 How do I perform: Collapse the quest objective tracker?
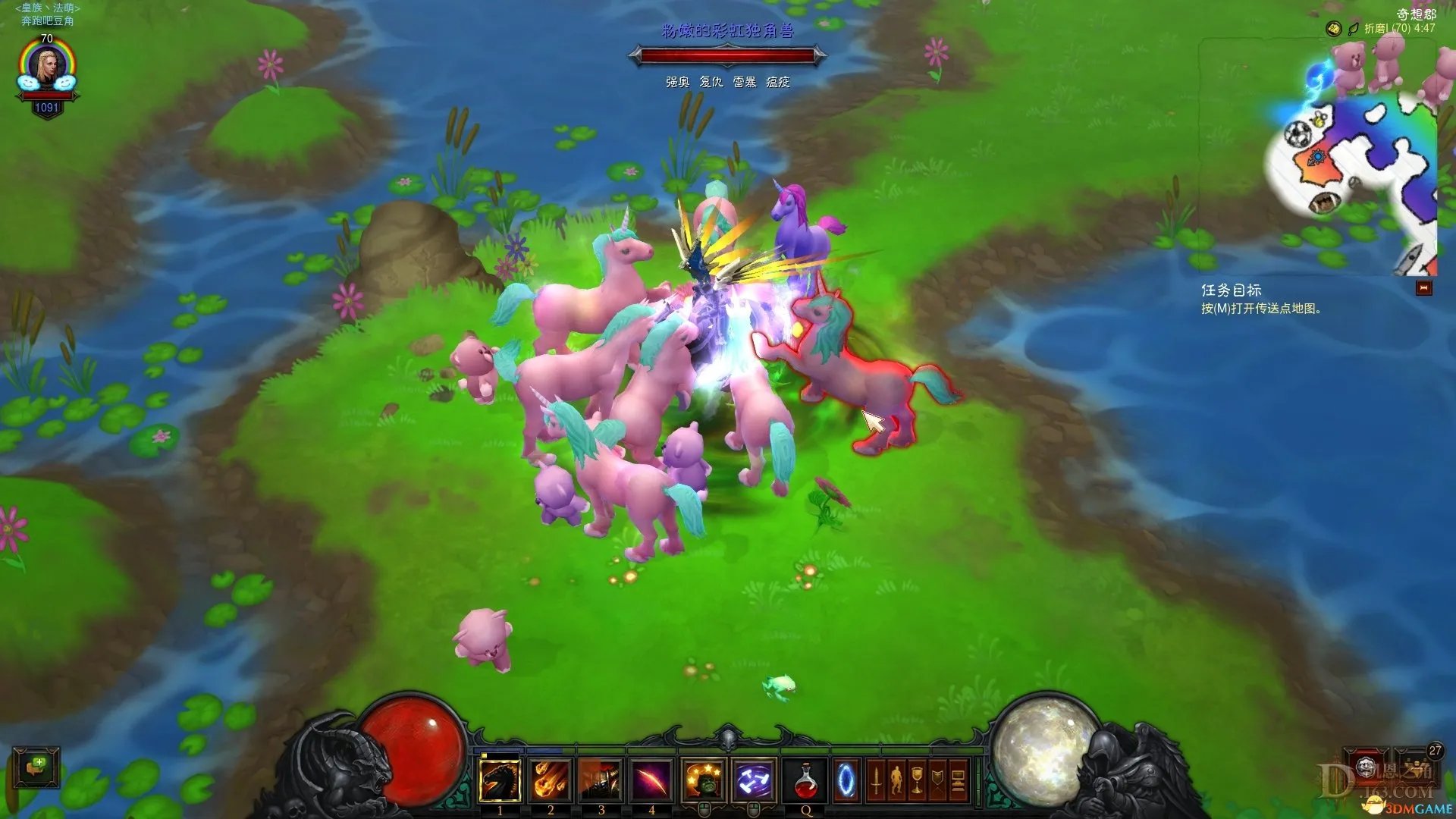tap(1424, 288)
